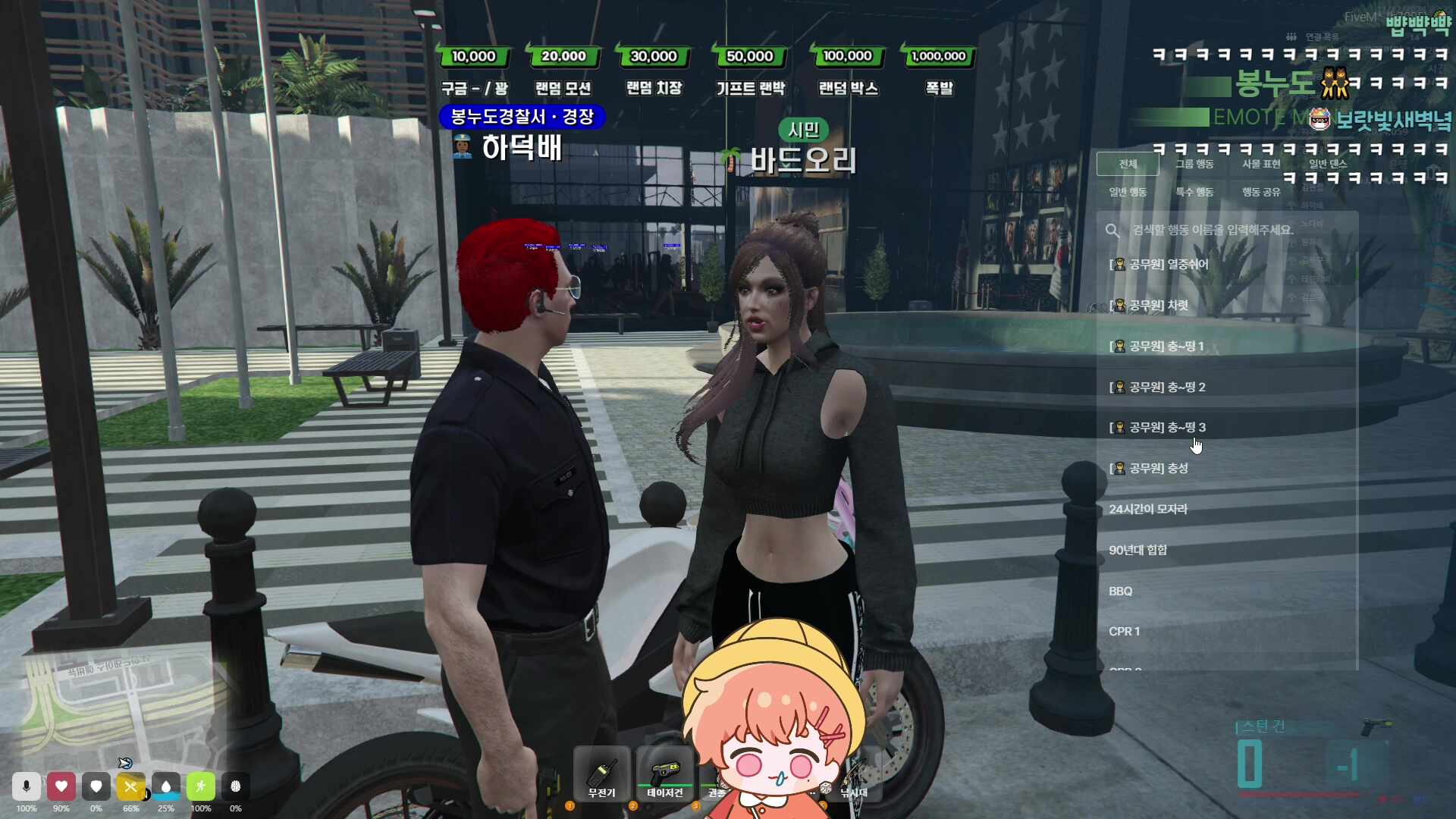Click the red heart health icon

coord(61,786)
